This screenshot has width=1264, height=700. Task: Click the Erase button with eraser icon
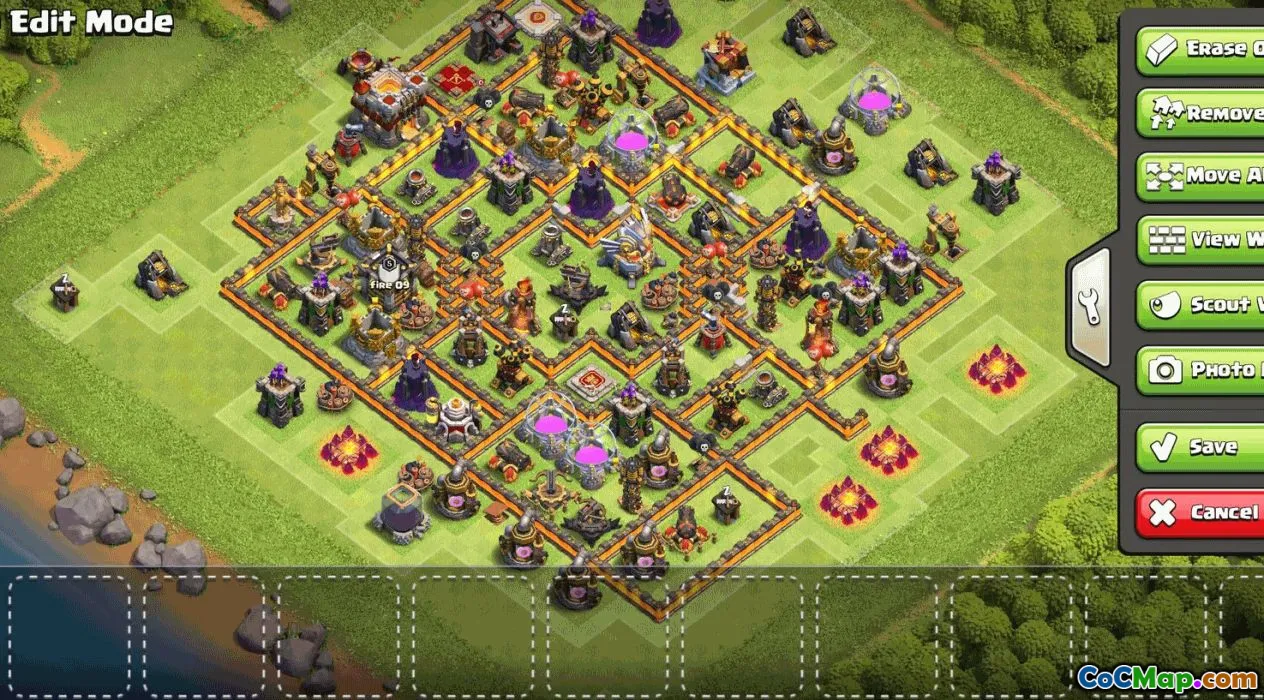1202,48
